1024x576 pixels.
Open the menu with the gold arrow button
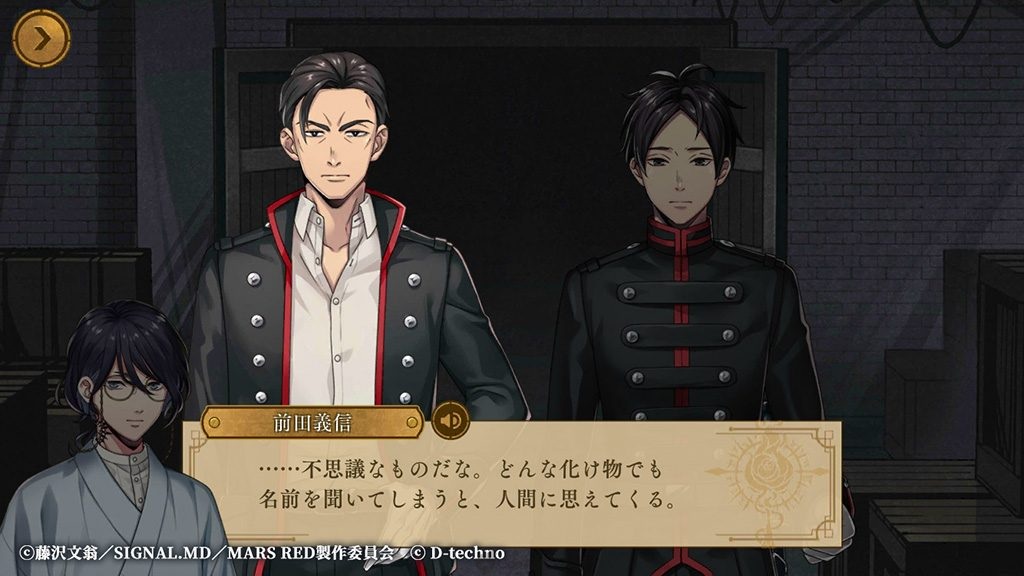41,41
